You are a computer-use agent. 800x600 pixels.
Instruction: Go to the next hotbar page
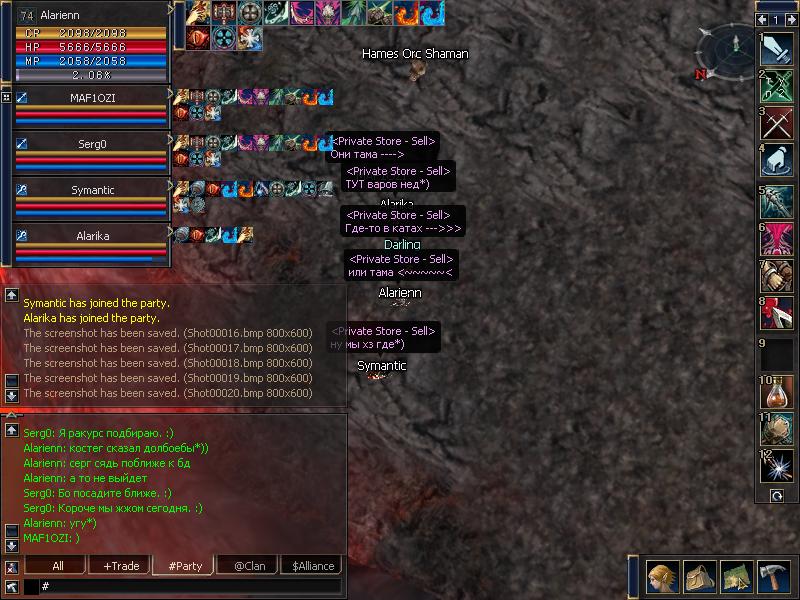coord(790,19)
